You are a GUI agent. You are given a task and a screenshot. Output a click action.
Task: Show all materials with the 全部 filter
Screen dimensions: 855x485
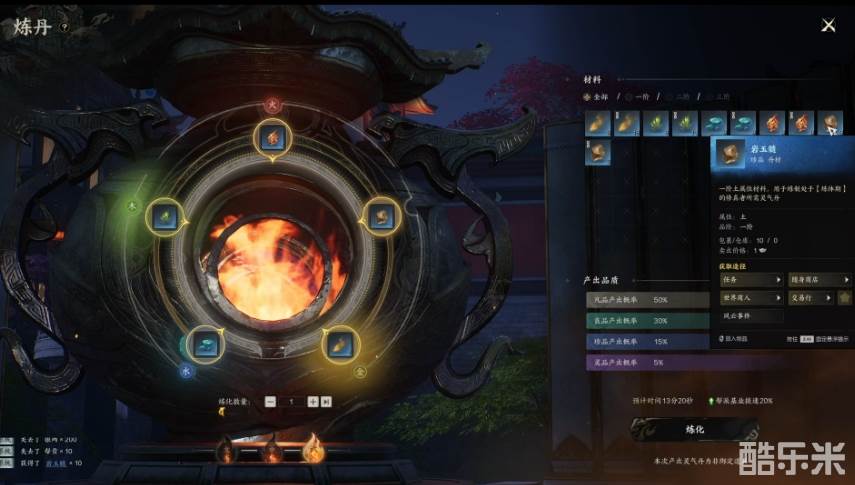coord(598,98)
